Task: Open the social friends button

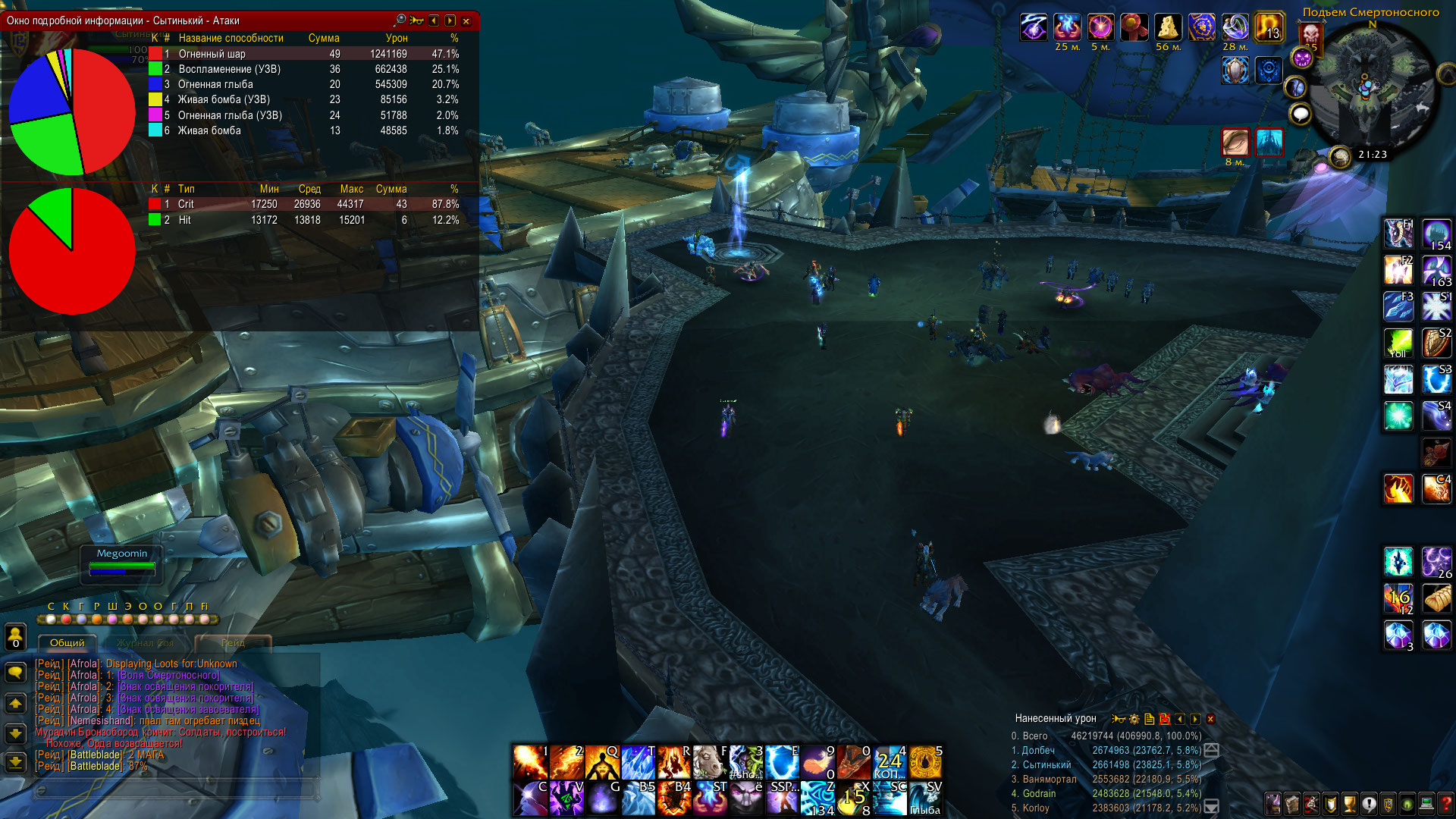Action: point(15,635)
